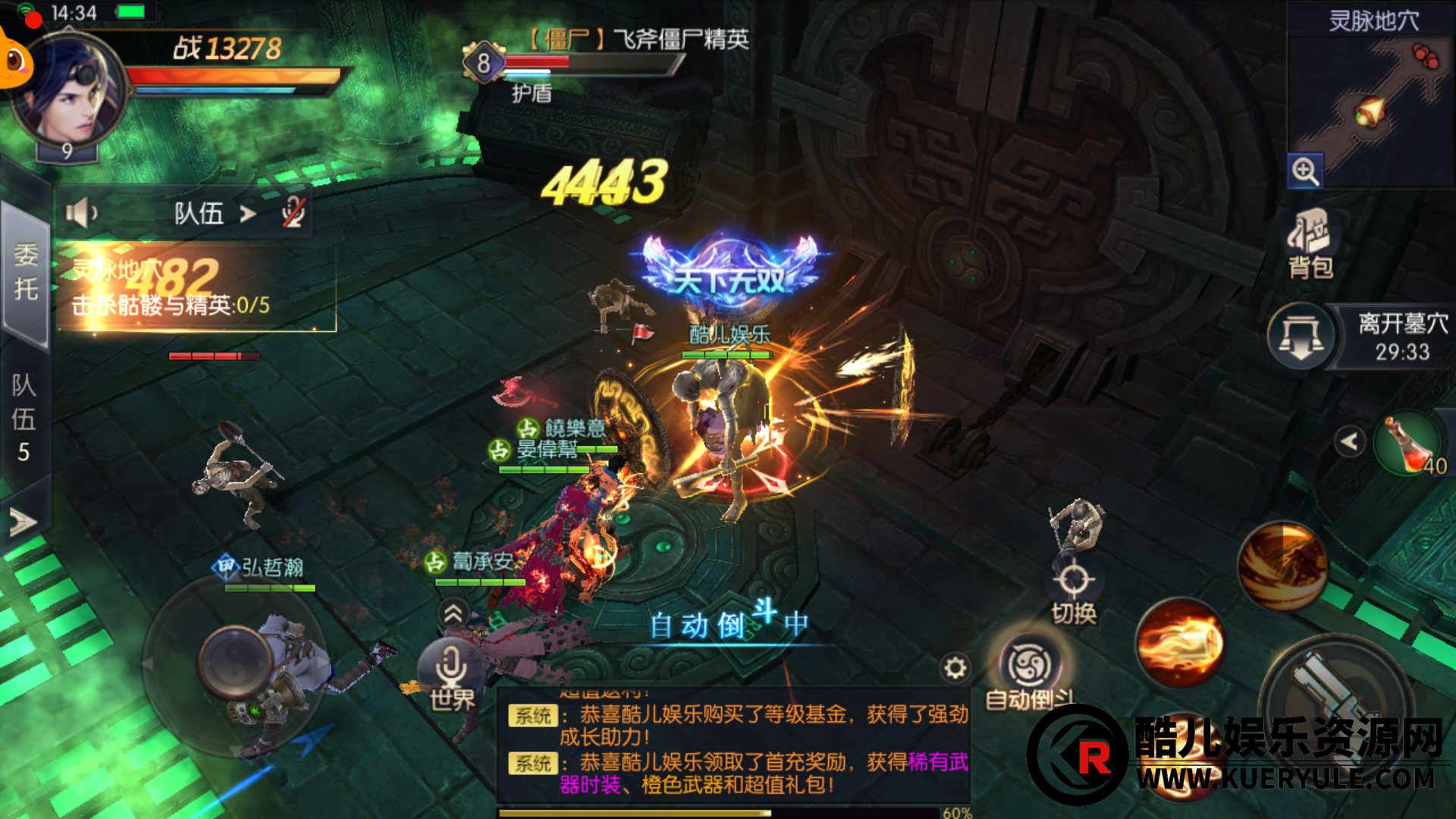Tap the 世界 voice microphone button
The height and width of the screenshot is (819, 1456).
(x=452, y=671)
